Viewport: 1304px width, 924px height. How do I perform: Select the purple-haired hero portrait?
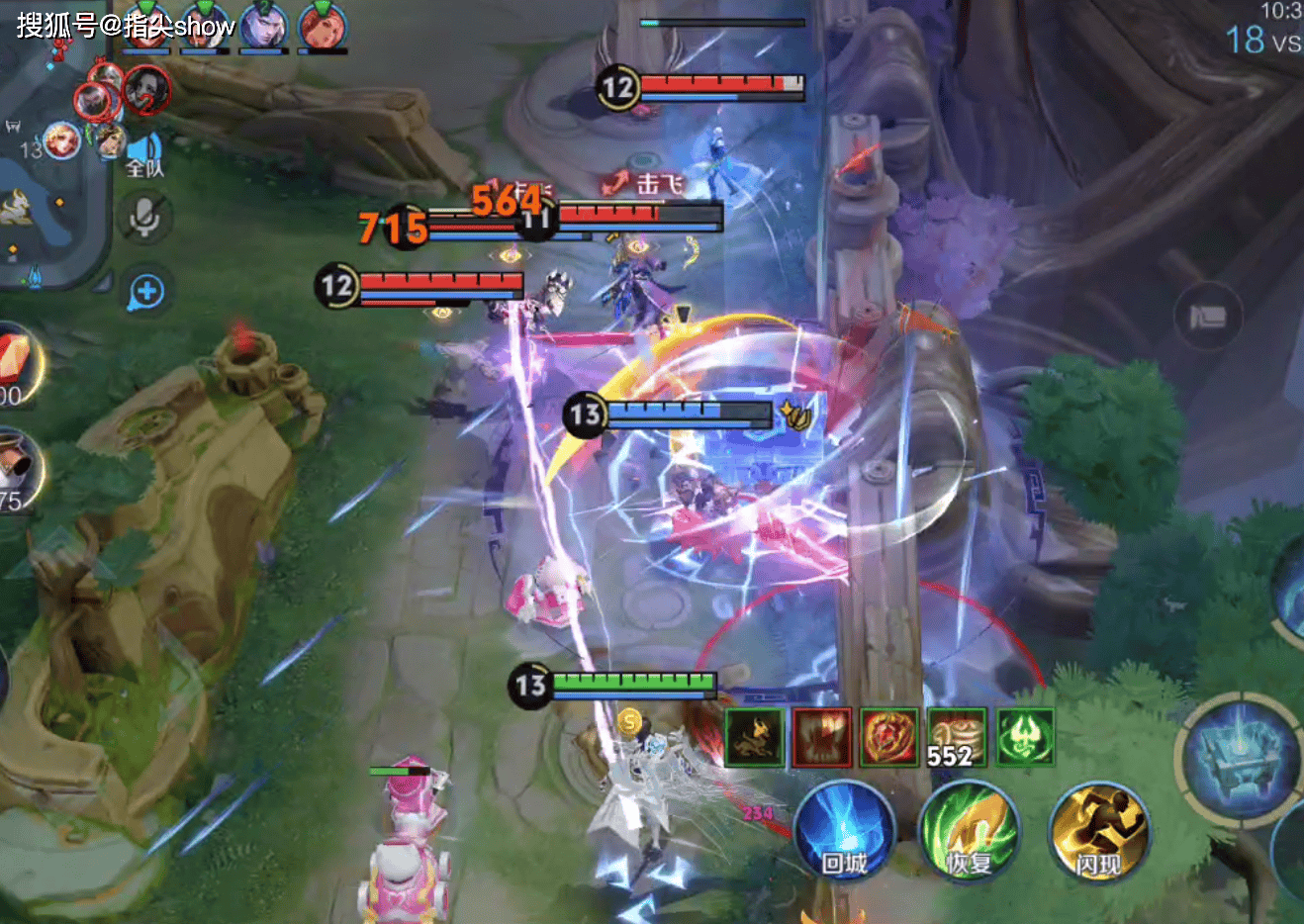click(x=264, y=27)
